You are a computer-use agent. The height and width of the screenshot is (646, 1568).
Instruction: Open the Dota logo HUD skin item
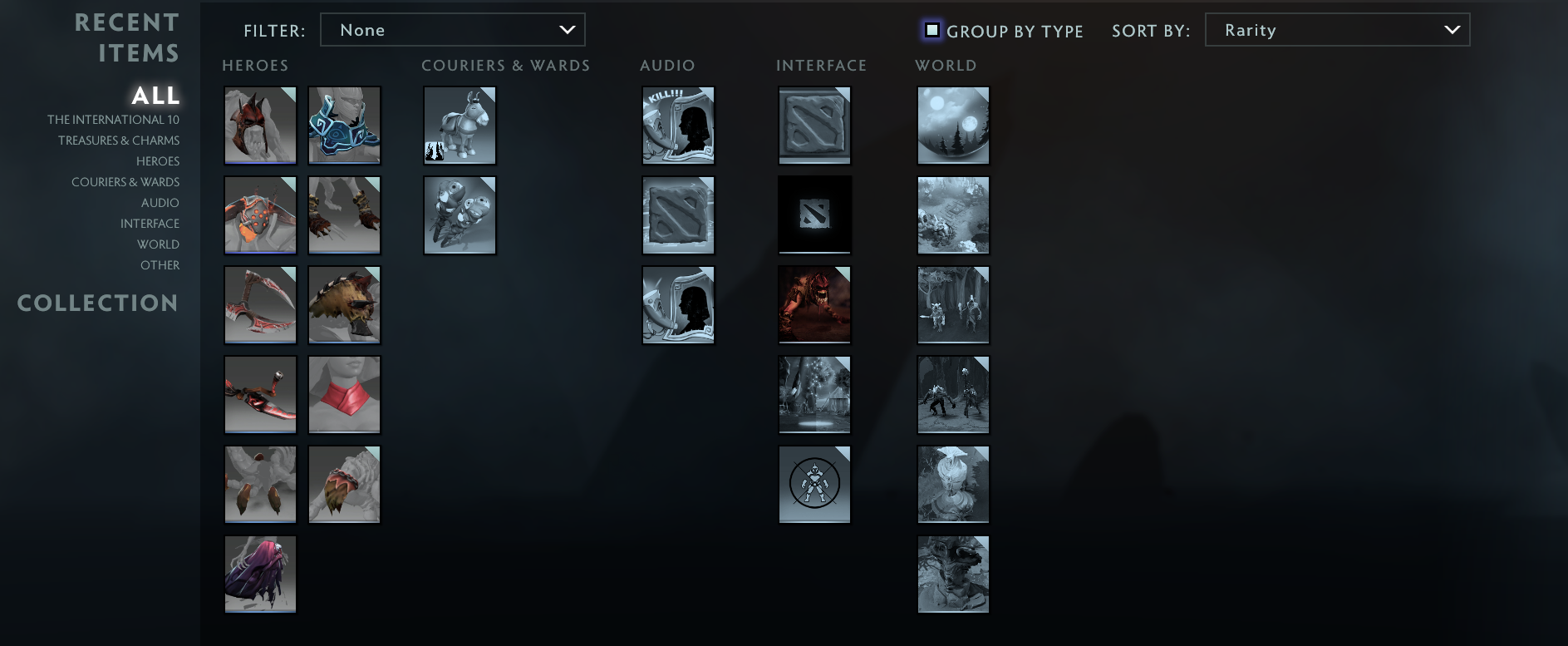point(813,125)
